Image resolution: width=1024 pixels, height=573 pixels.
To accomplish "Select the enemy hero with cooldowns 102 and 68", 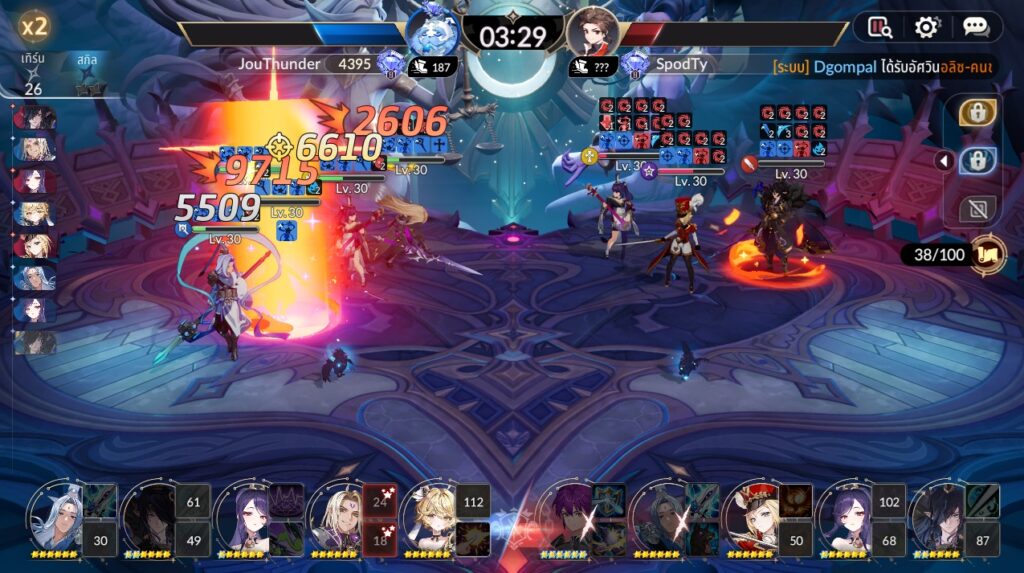I will click(846, 516).
